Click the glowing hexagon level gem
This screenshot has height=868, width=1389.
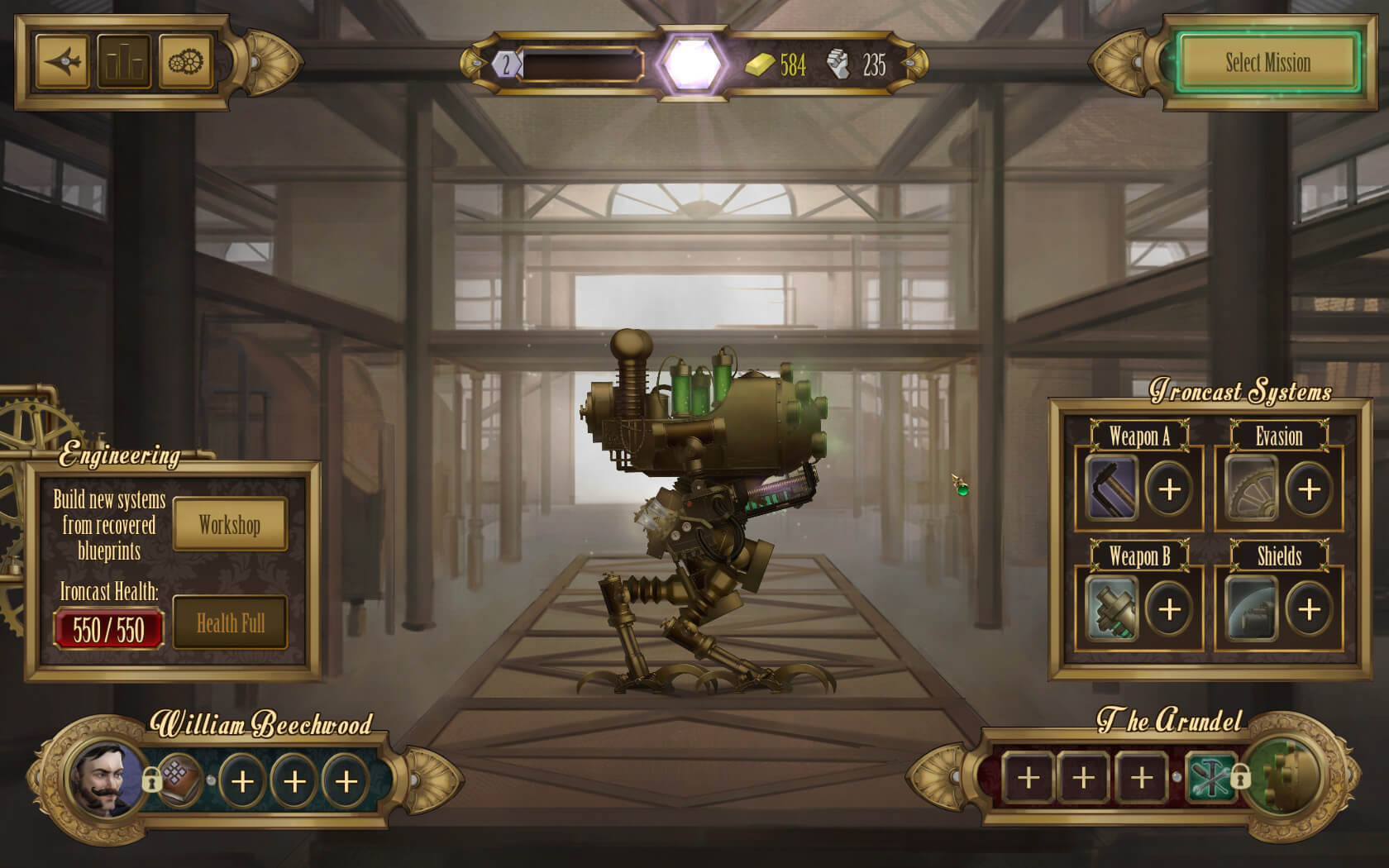tap(693, 64)
